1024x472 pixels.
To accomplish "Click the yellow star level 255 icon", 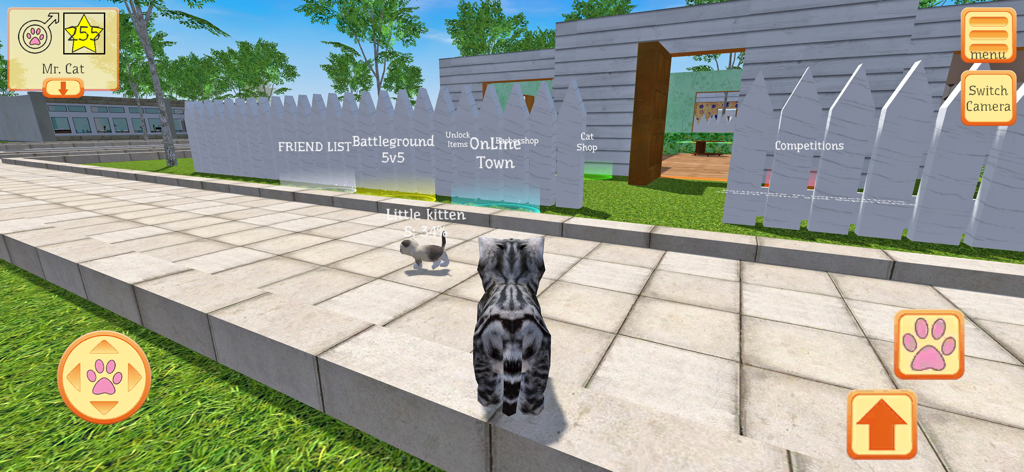I will [85, 35].
